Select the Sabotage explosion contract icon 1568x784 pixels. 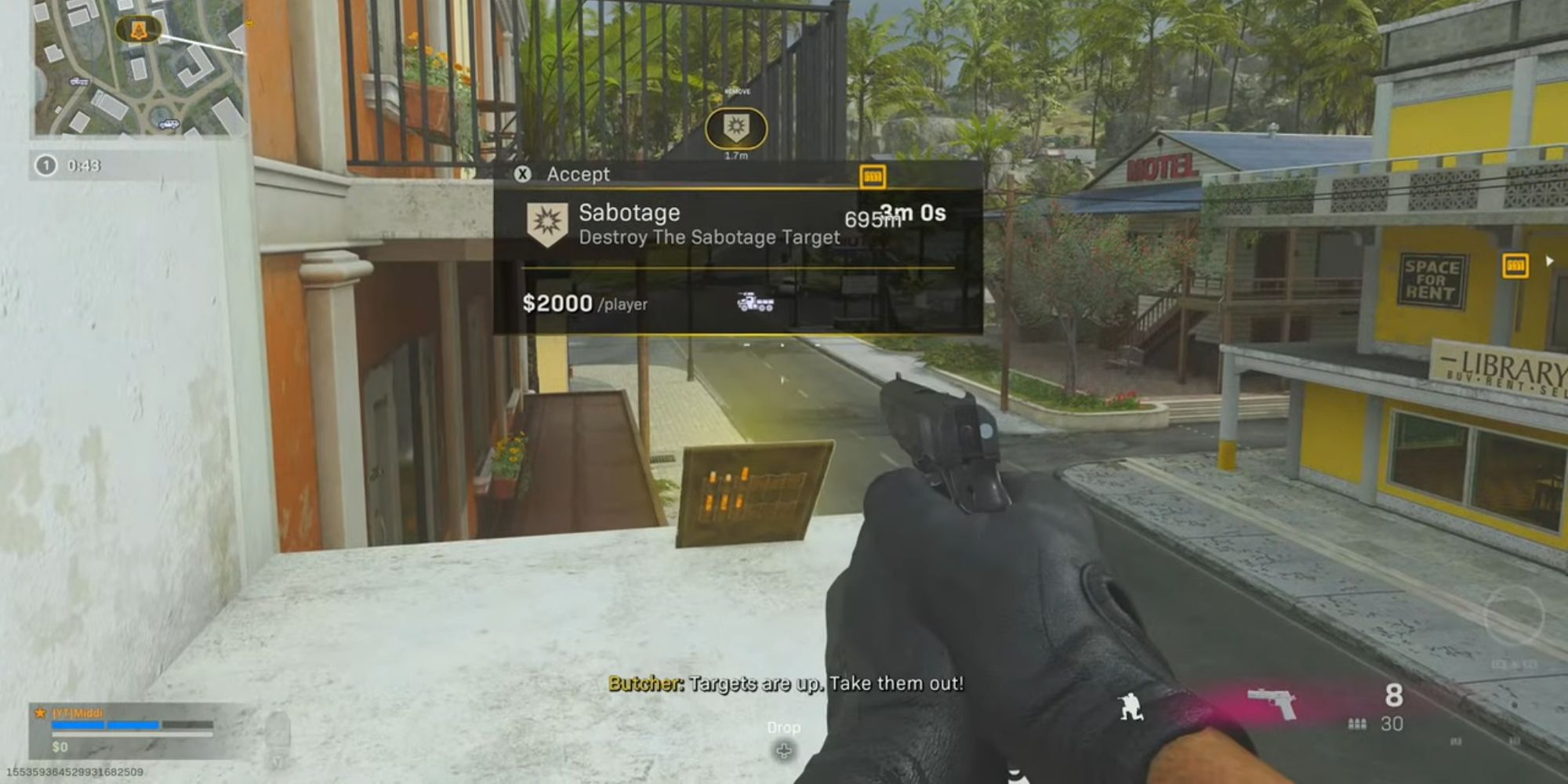(546, 223)
